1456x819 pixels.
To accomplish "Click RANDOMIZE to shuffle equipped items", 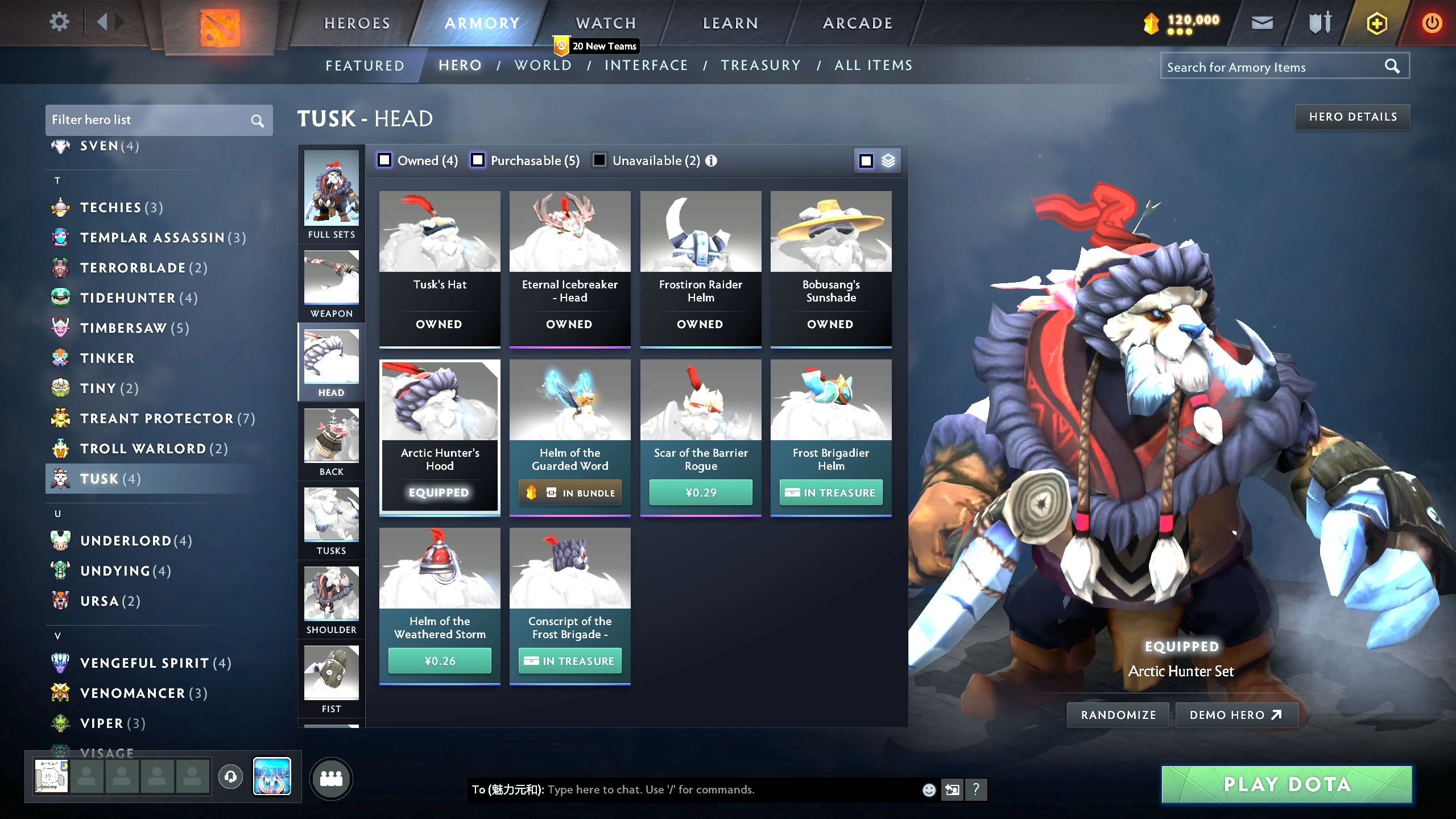I will click(1117, 715).
